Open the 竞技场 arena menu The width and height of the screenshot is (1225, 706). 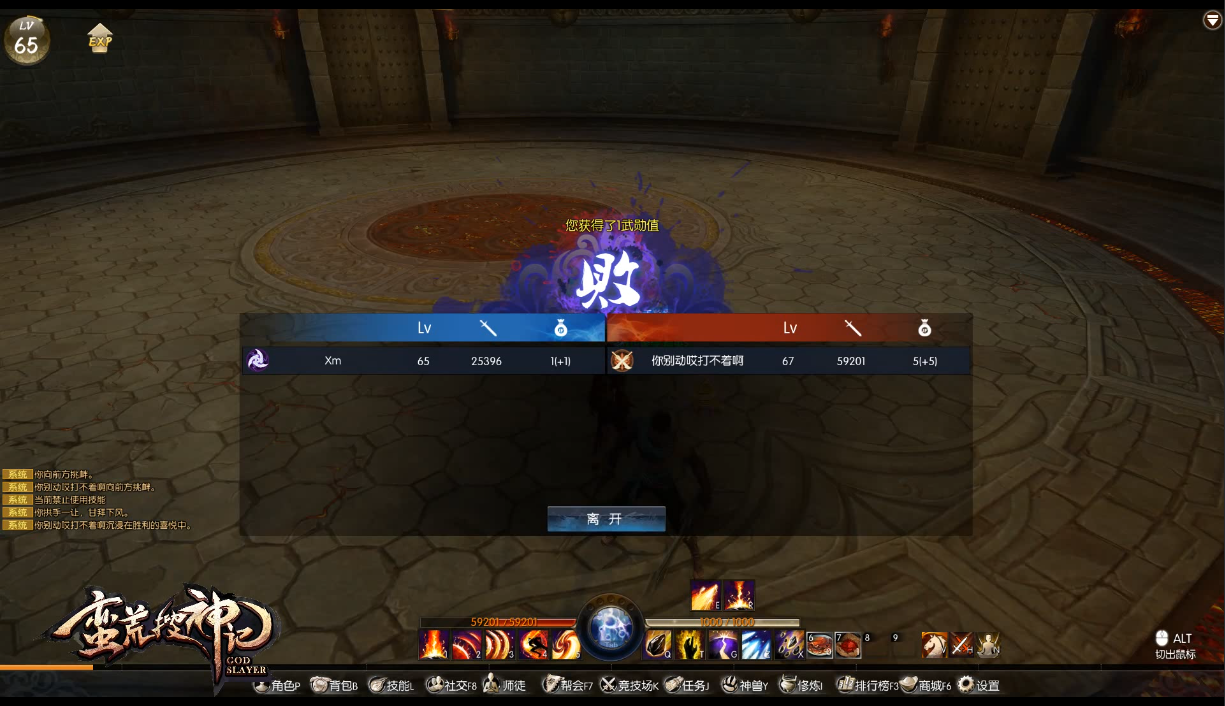[629, 686]
